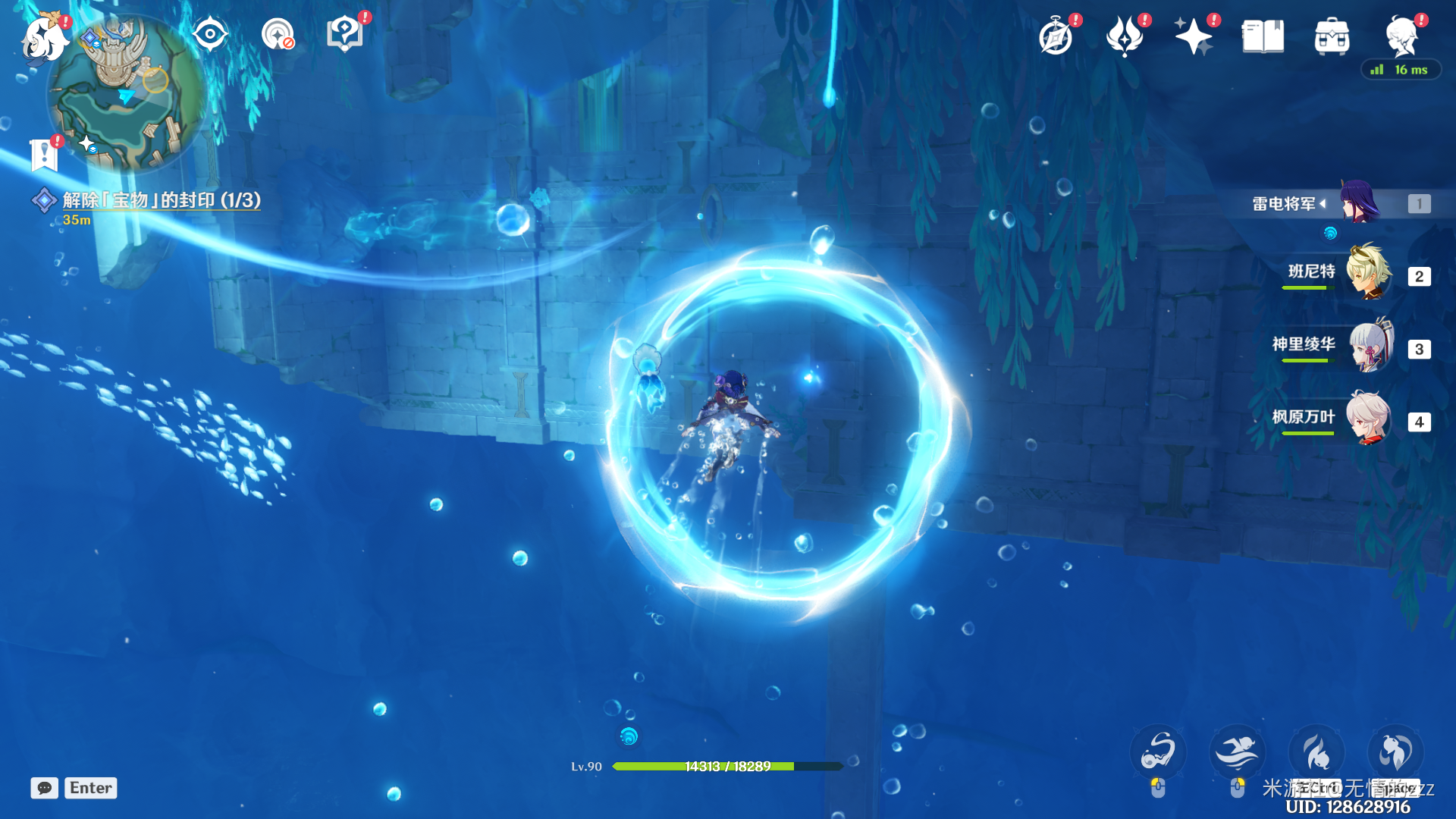Click the network ping 16 ms indicator

(1401, 70)
